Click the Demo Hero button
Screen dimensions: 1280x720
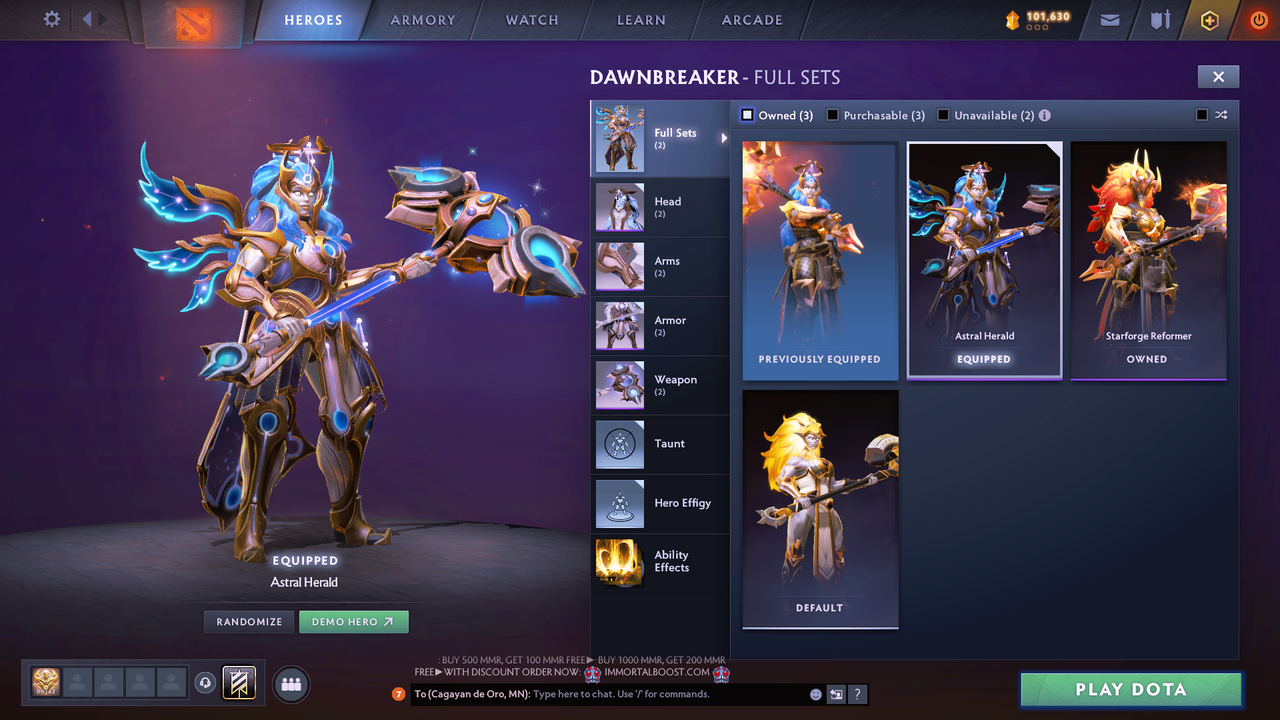point(354,621)
